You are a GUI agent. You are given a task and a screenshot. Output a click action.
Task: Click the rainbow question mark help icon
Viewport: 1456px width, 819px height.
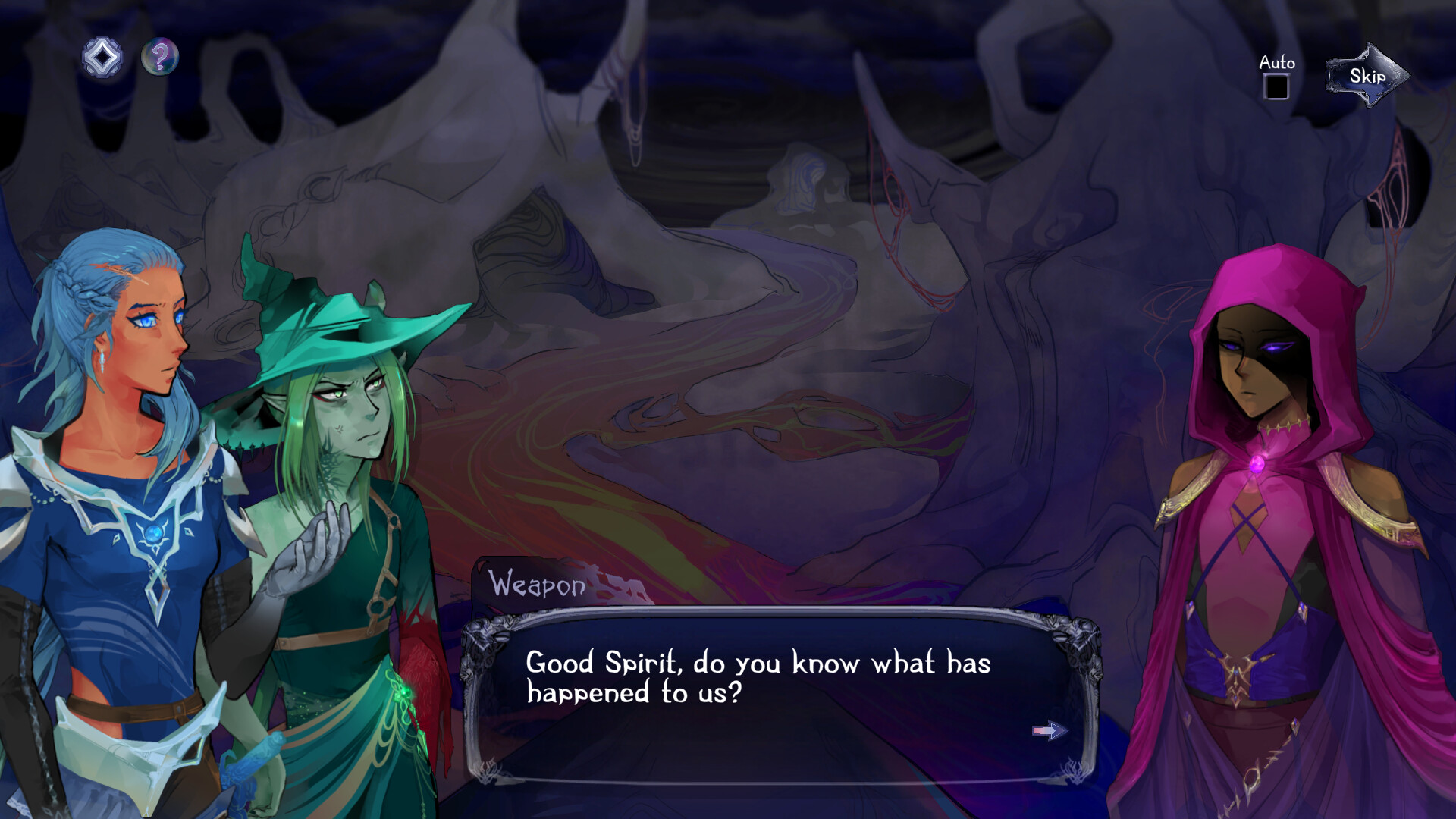click(159, 54)
